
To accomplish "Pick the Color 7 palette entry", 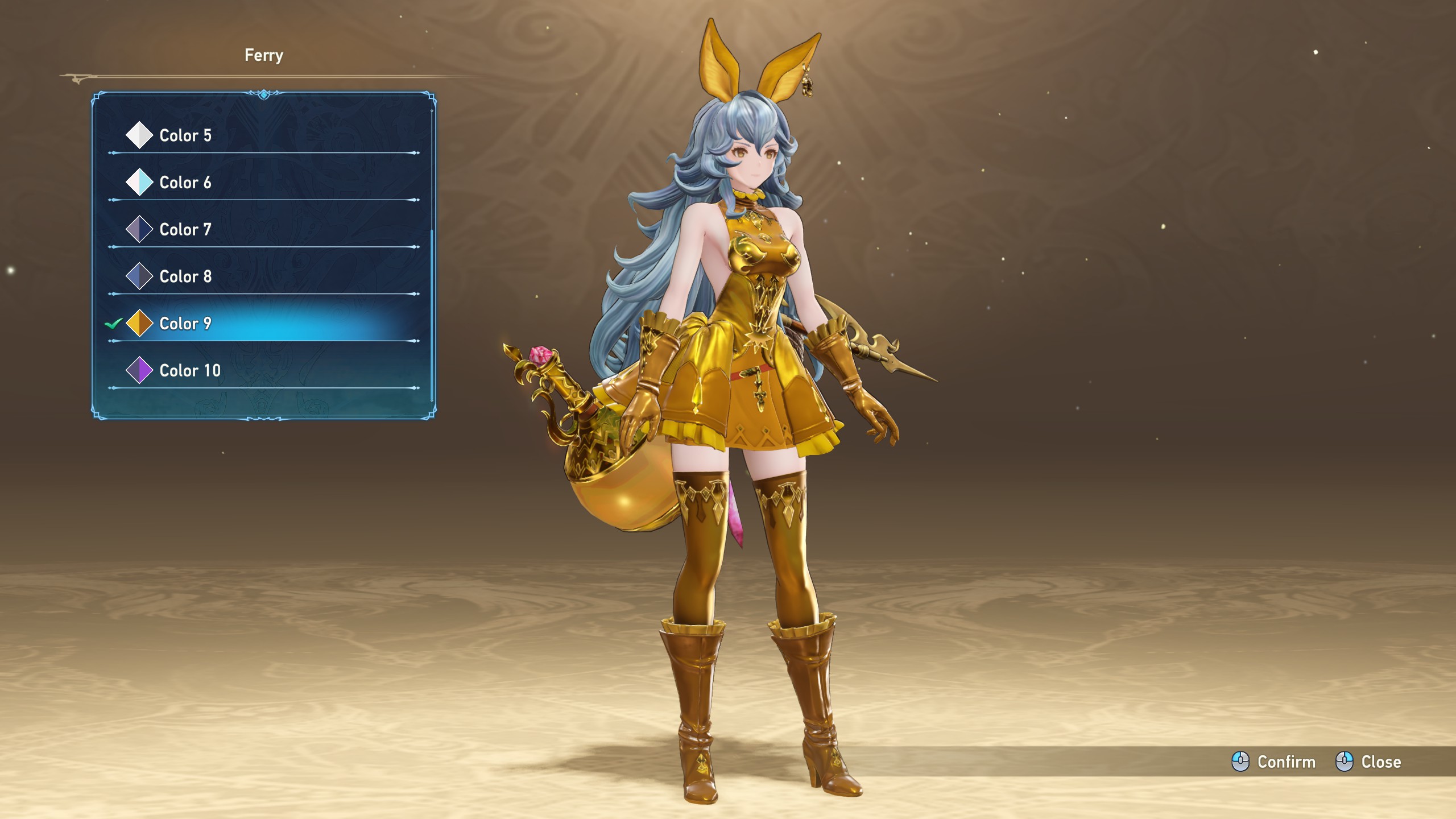I will (x=185, y=229).
